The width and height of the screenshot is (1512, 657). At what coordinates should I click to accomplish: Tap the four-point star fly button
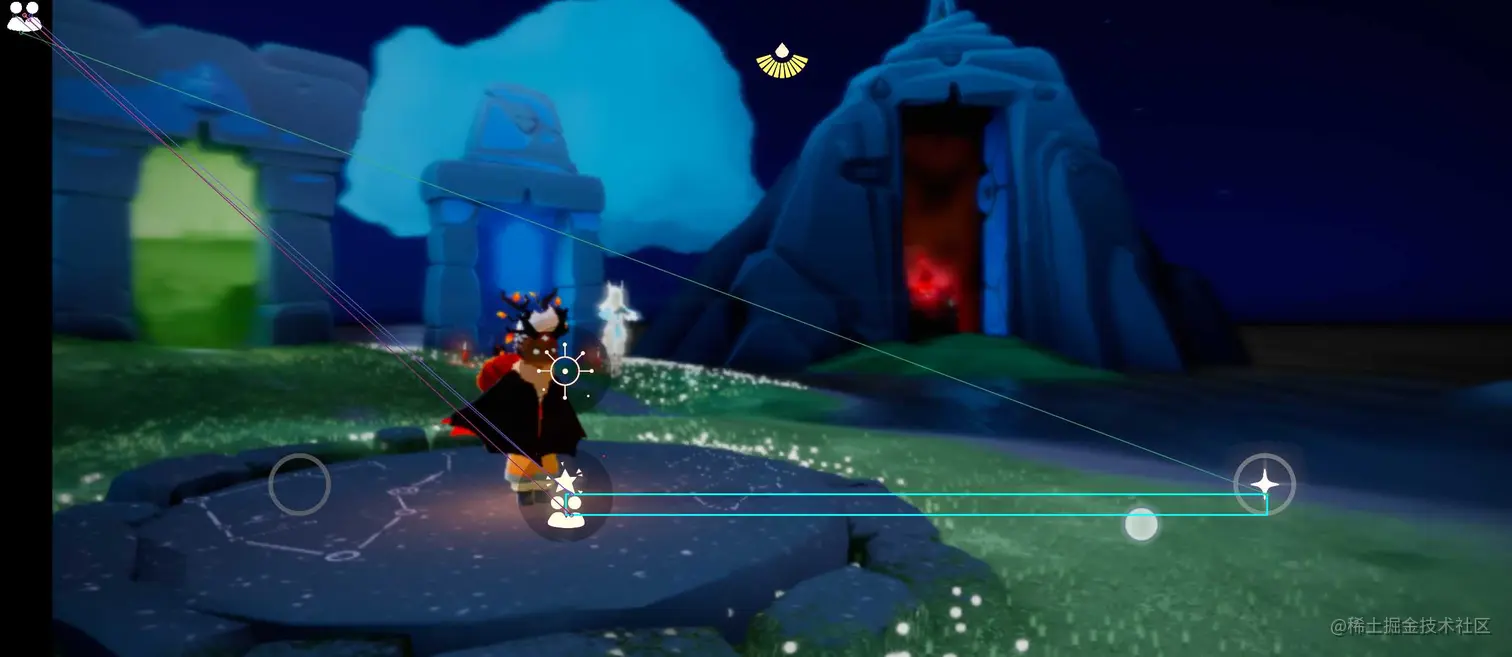pyautogui.click(x=1264, y=484)
